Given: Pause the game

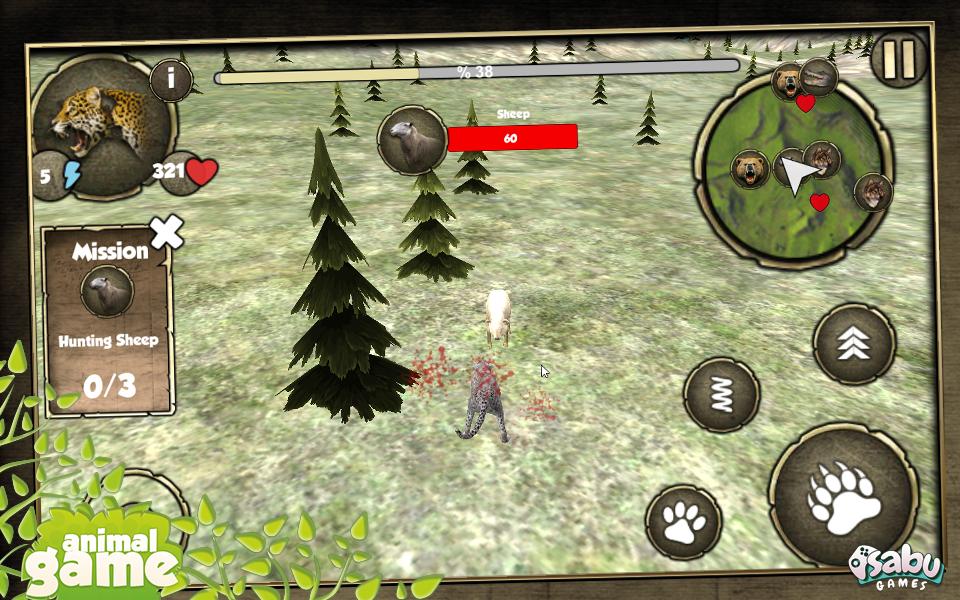Looking at the screenshot, I should point(899,58).
